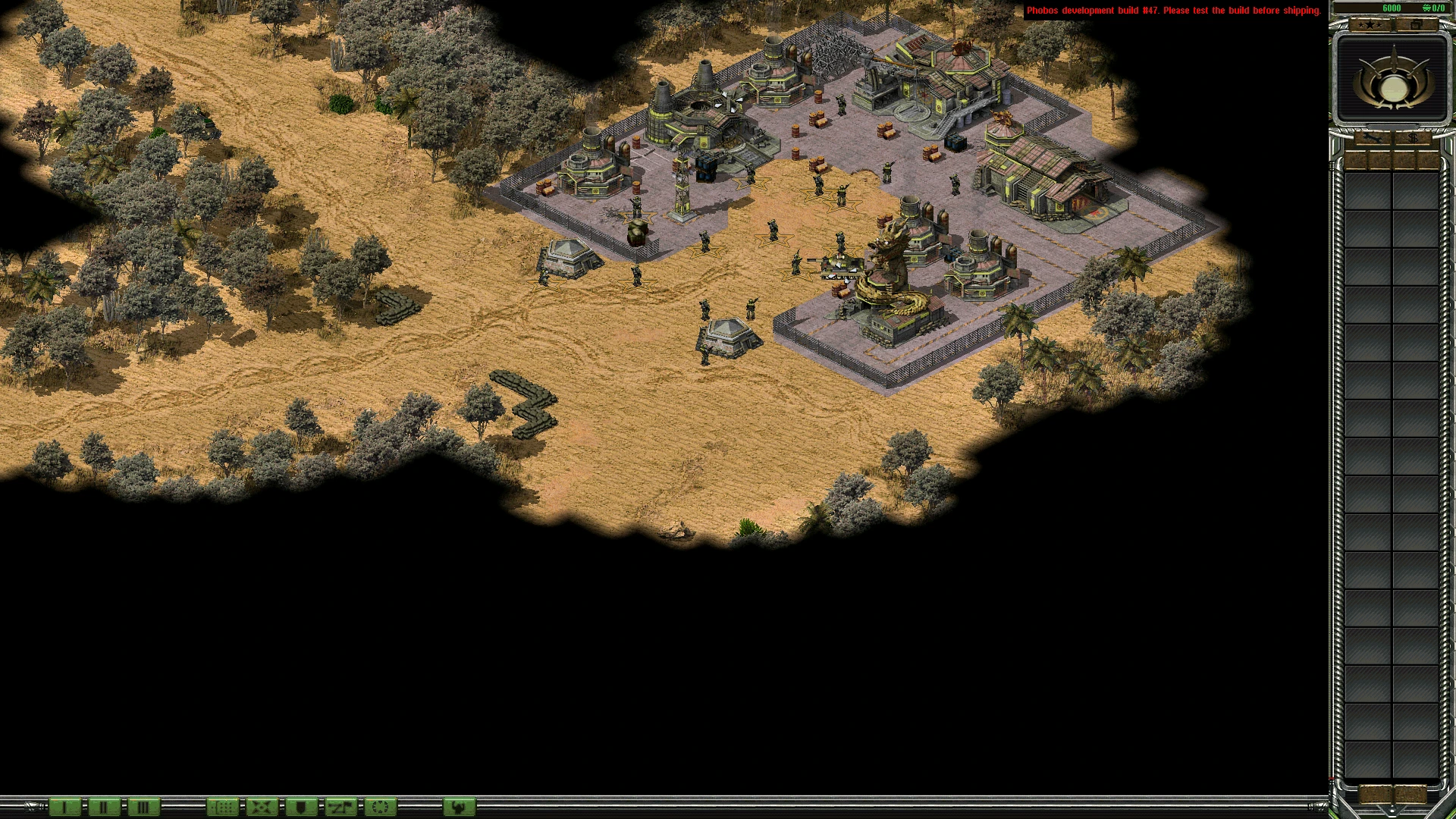The image size is (1456, 819).
Task: Select control group II button
Action: tap(104, 807)
